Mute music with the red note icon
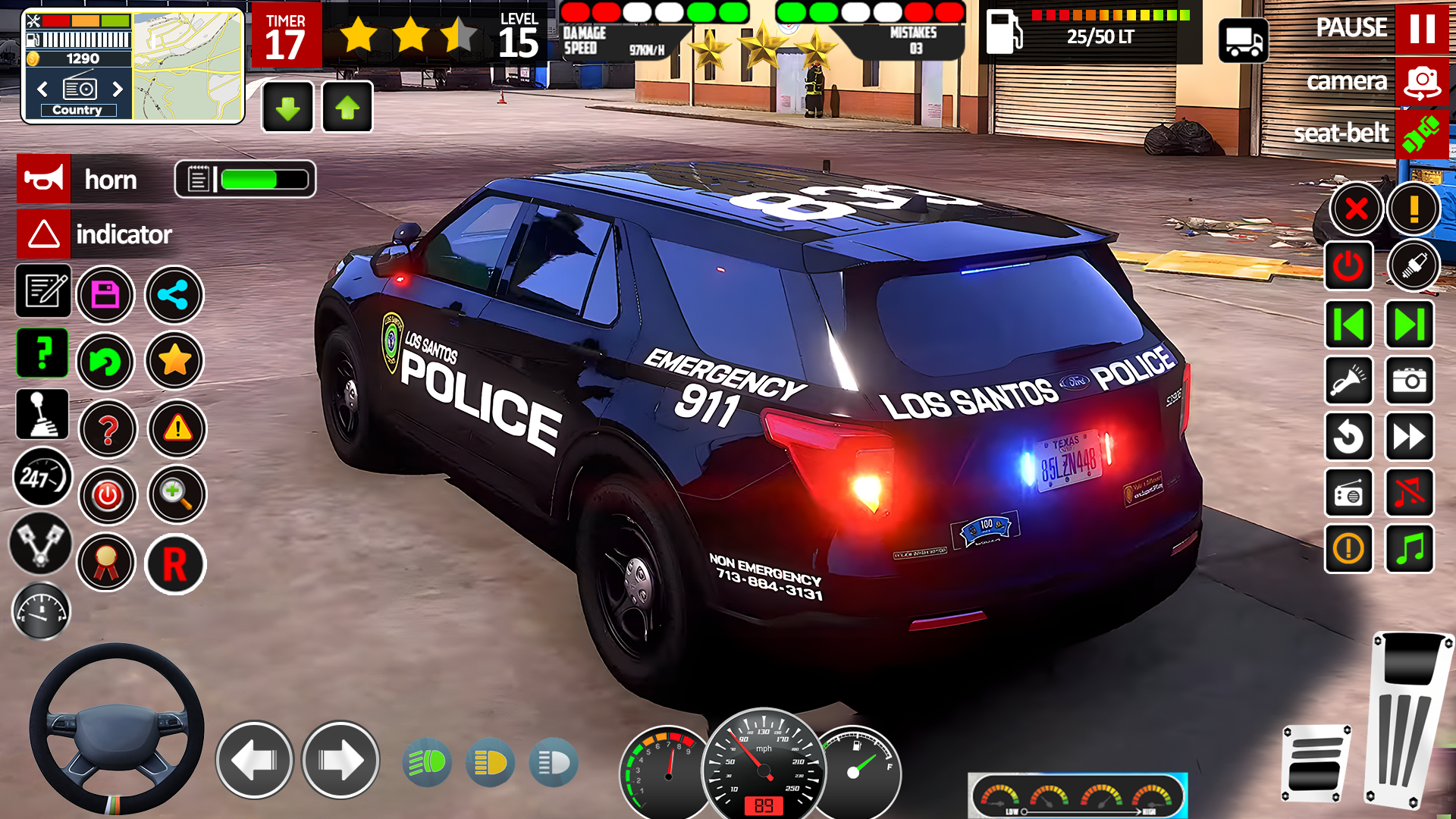 (x=1409, y=494)
